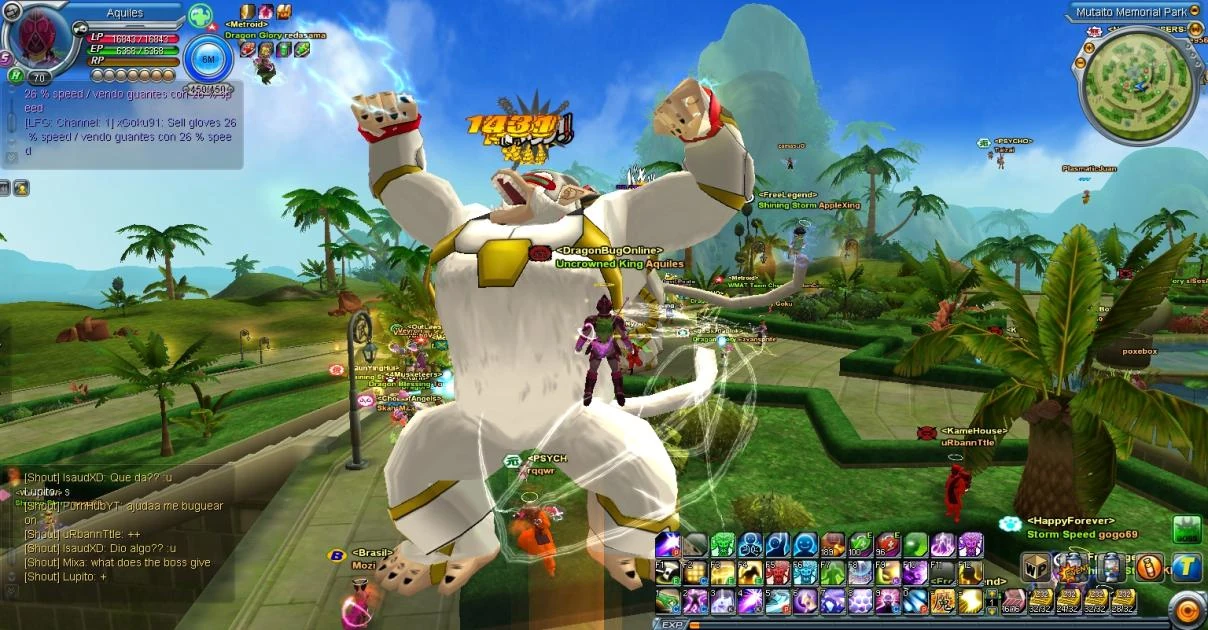Activate the skill in hotbar slot 1
The image size is (1208, 630).
668,601
